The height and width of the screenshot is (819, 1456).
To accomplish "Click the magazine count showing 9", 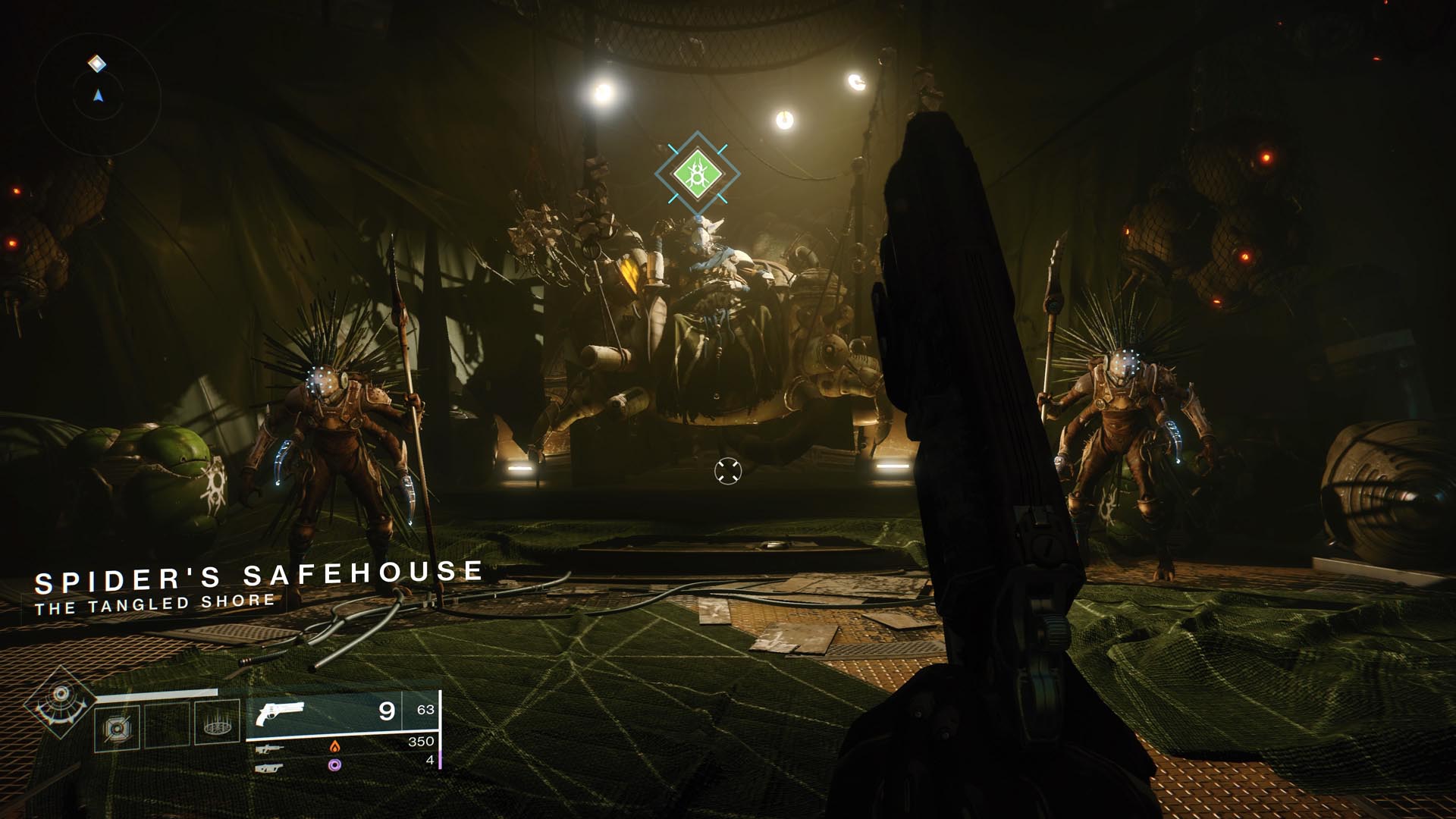I will tap(388, 711).
